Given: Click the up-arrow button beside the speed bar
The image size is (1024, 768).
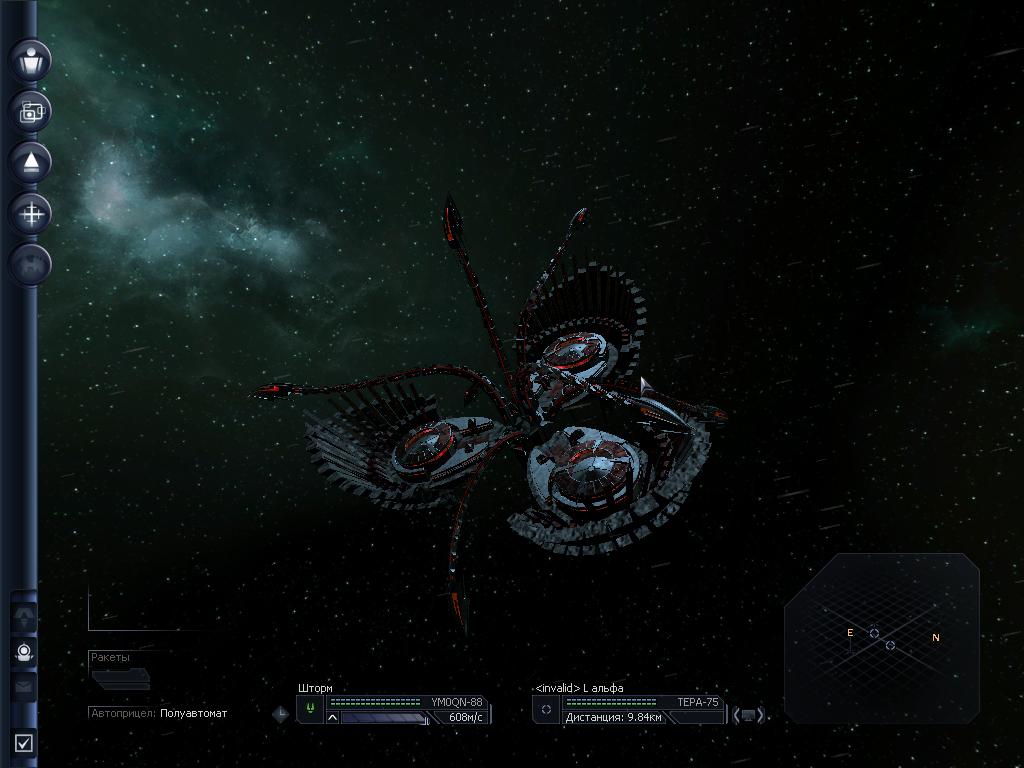Looking at the screenshot, I should coord(333,717).
